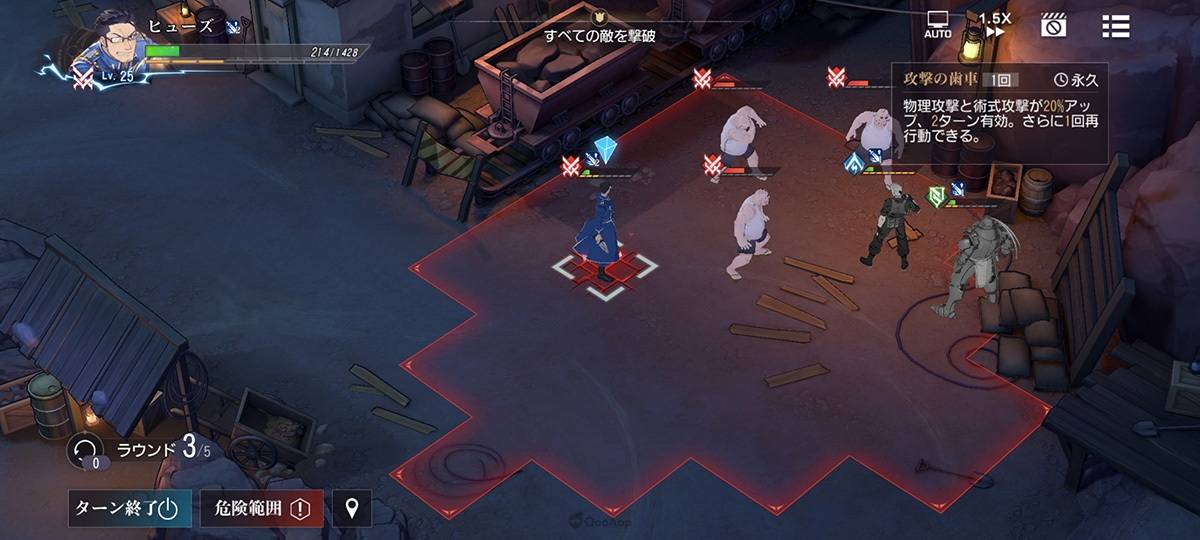This screenshot has height=540, width=1200.
Task: Toggle the 危険範囲 danger range display
Action: click(x=262, y=508)
